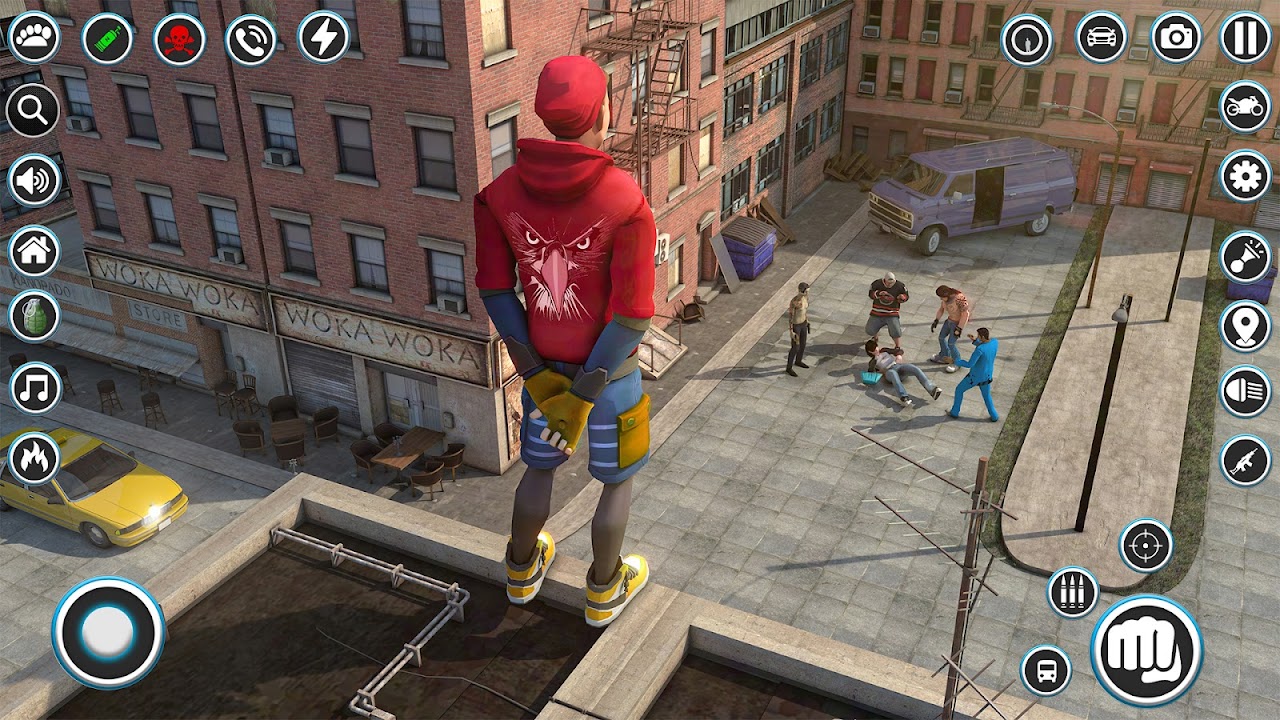Tap the paw print icon

[x=34, y=38]
